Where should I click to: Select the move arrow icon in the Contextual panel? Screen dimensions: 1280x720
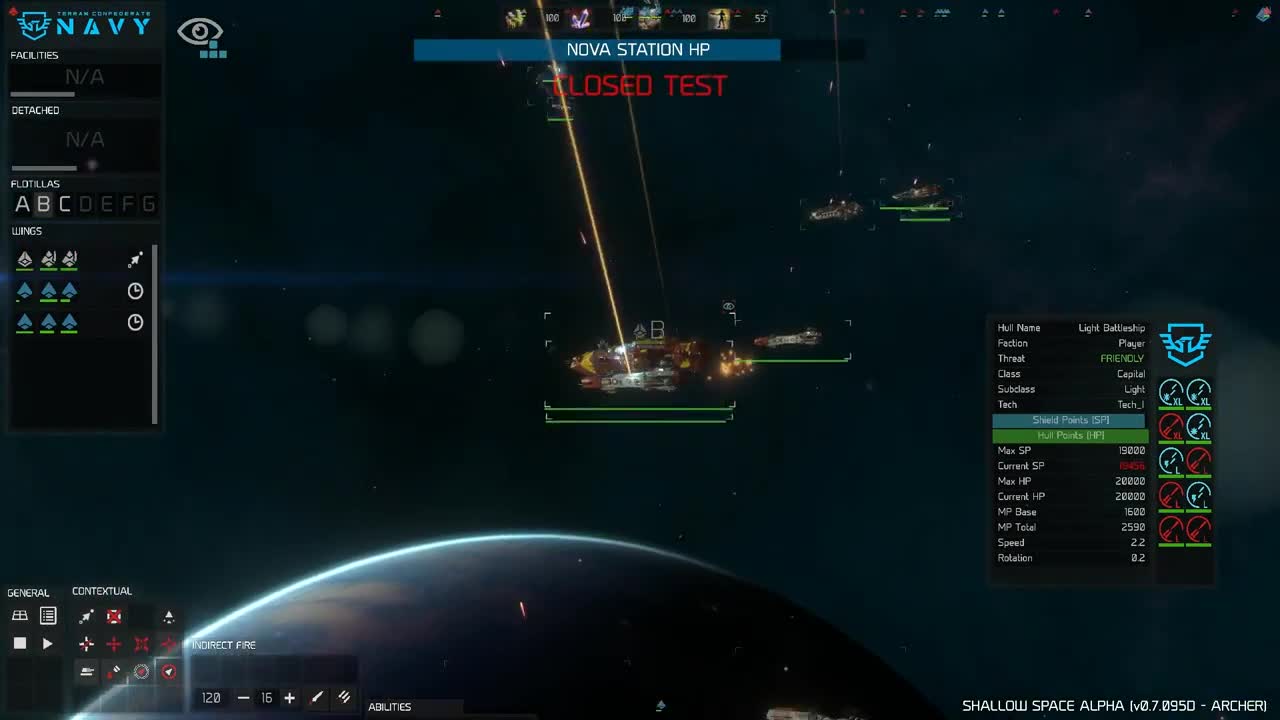coord(87,616)
